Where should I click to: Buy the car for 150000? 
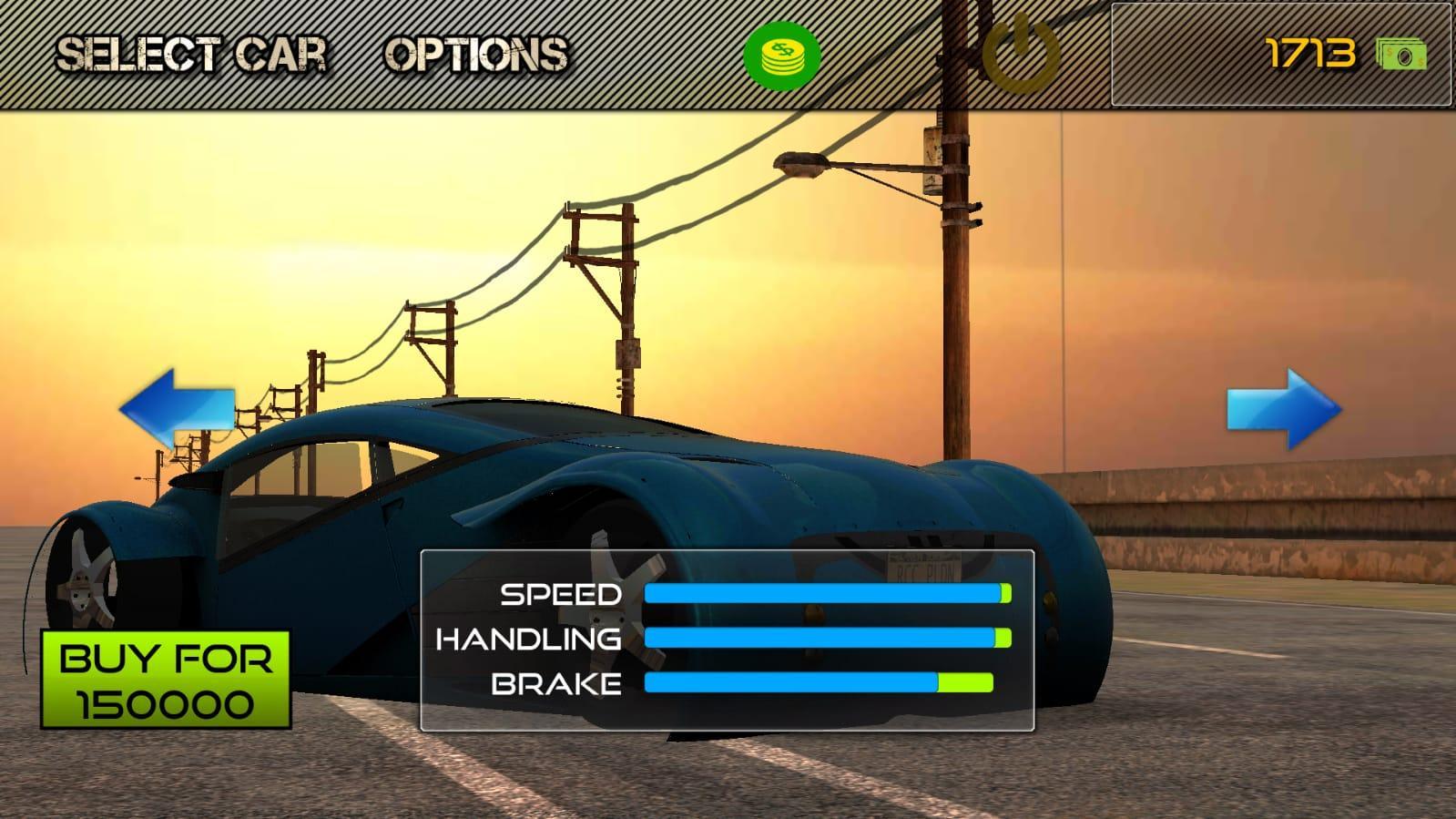click(x=166, y=680)
